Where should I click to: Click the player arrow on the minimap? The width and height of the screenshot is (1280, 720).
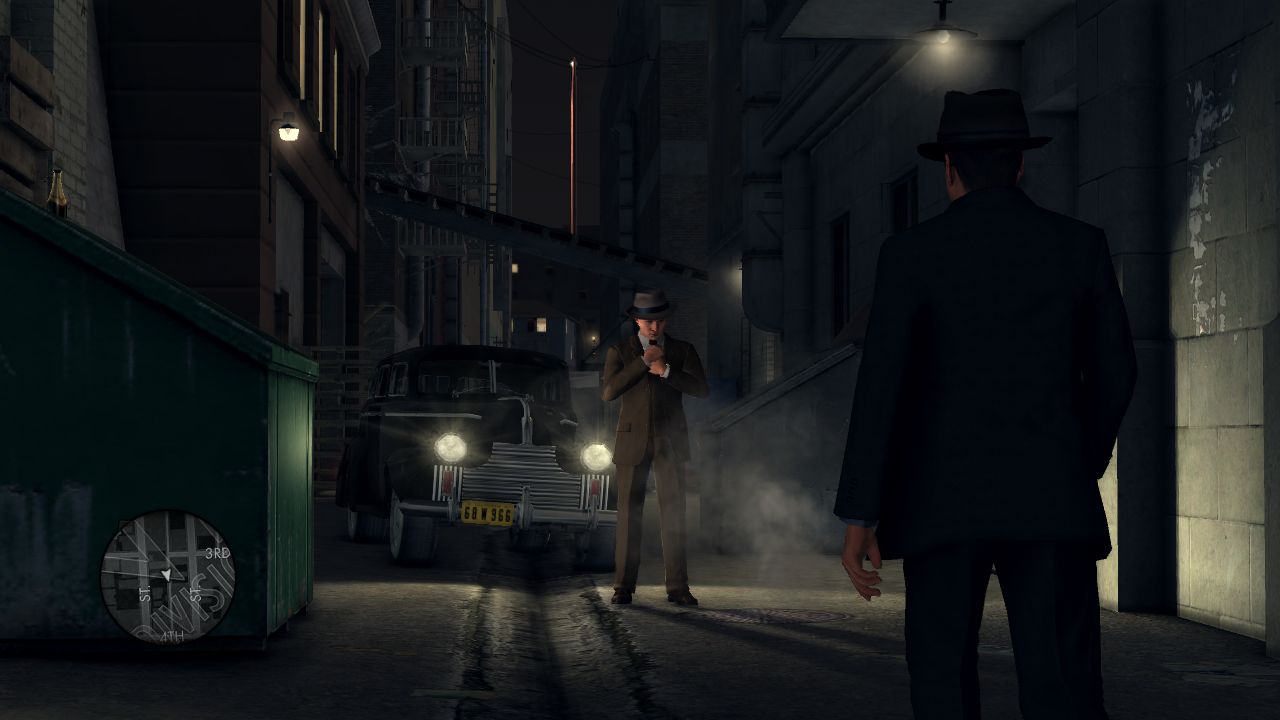pyautogui.click(x=167, y=573)
